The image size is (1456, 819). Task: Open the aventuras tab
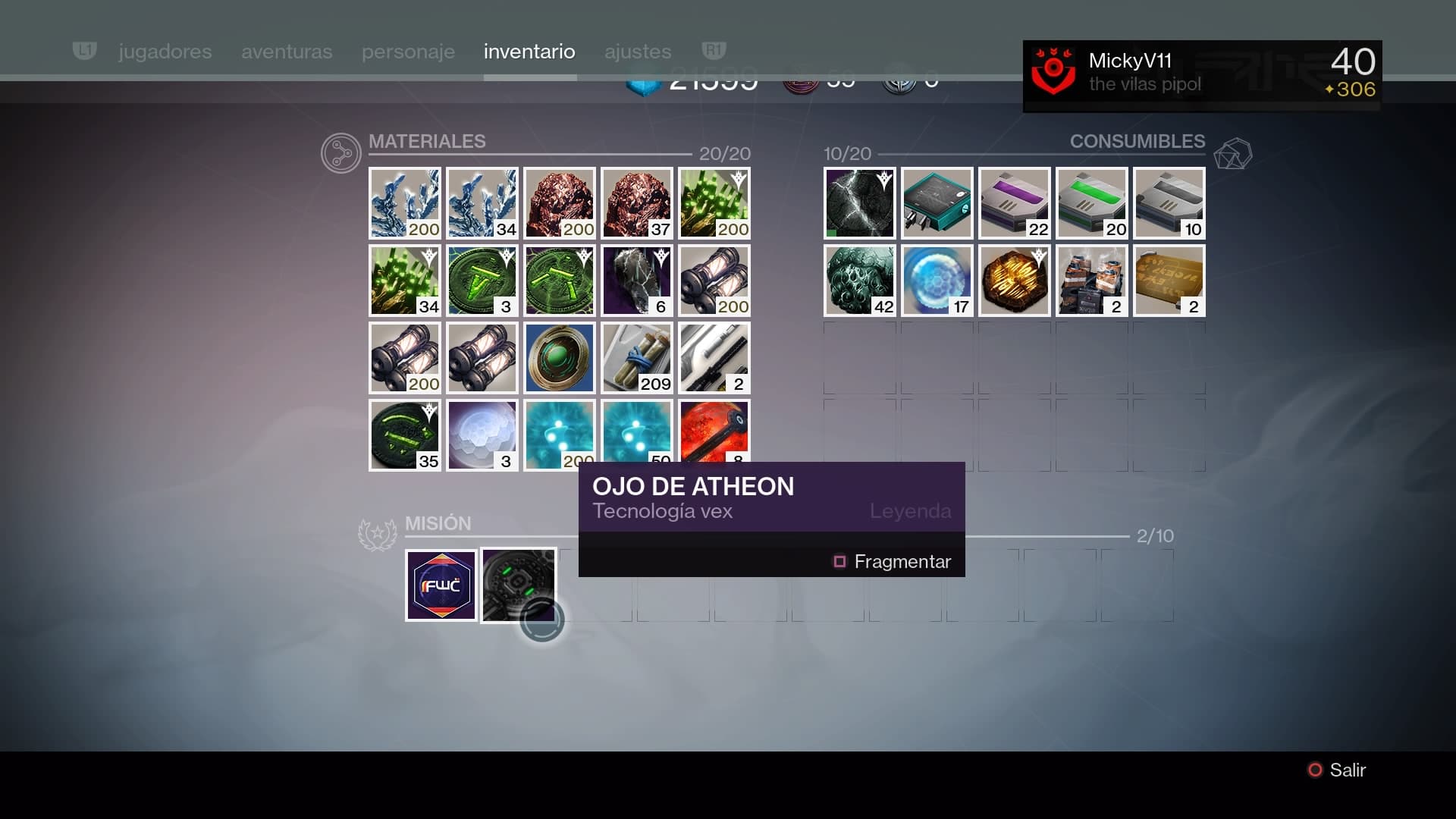pyautogui.click(x=287, y=52)
